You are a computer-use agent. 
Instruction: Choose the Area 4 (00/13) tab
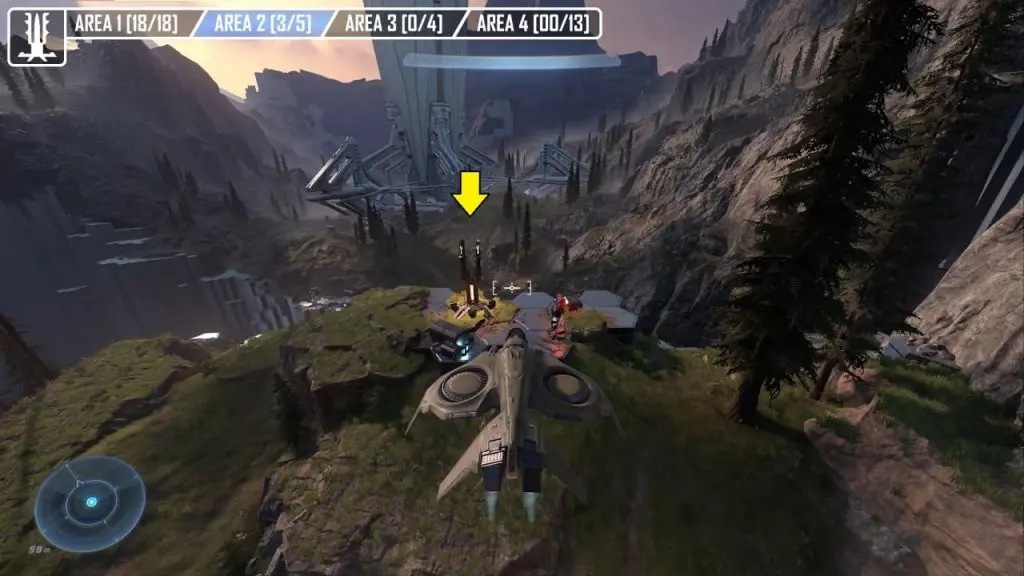[530, 23]
